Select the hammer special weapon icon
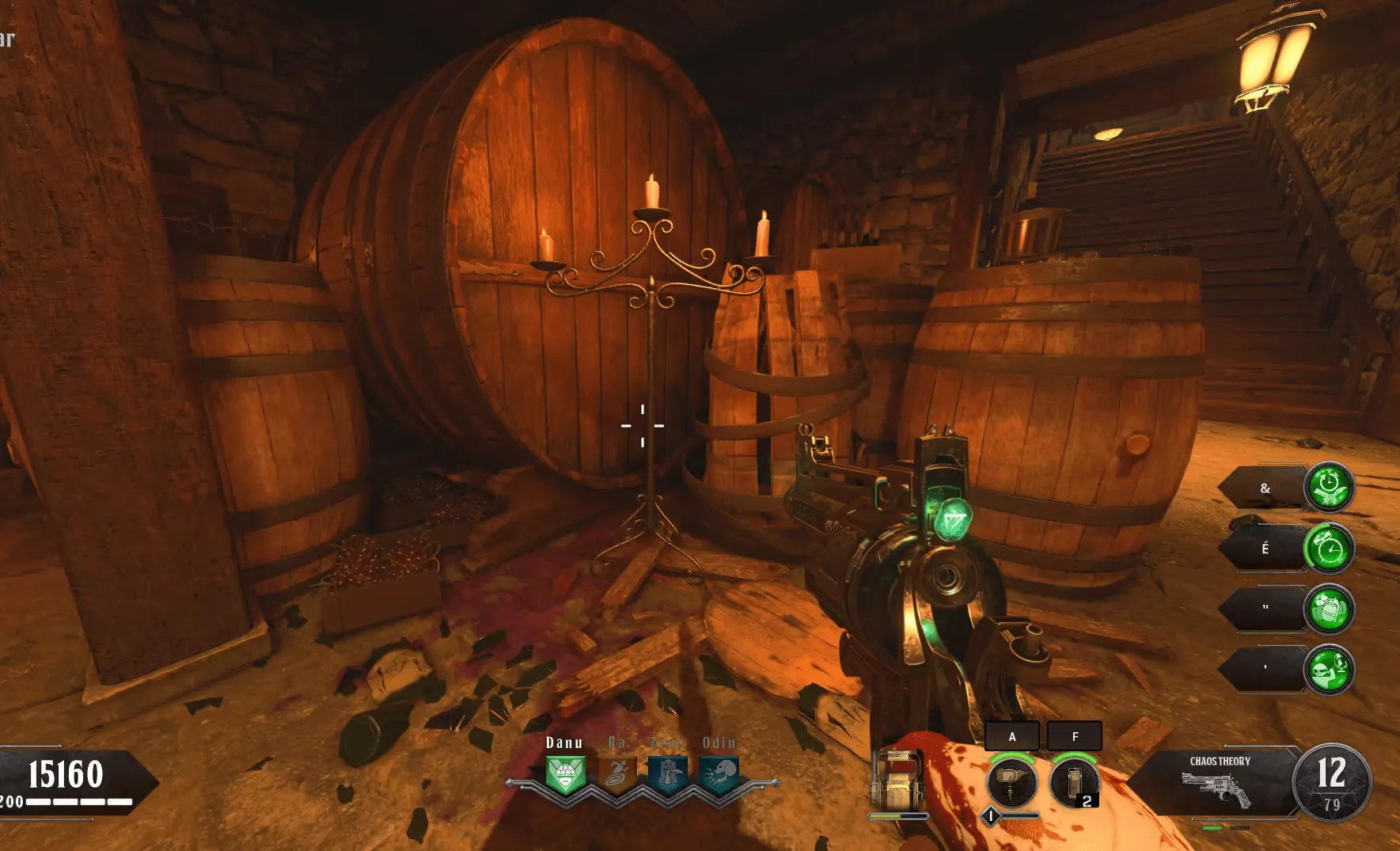This screenshot has height=851, width=1400. pos(1011,782)
